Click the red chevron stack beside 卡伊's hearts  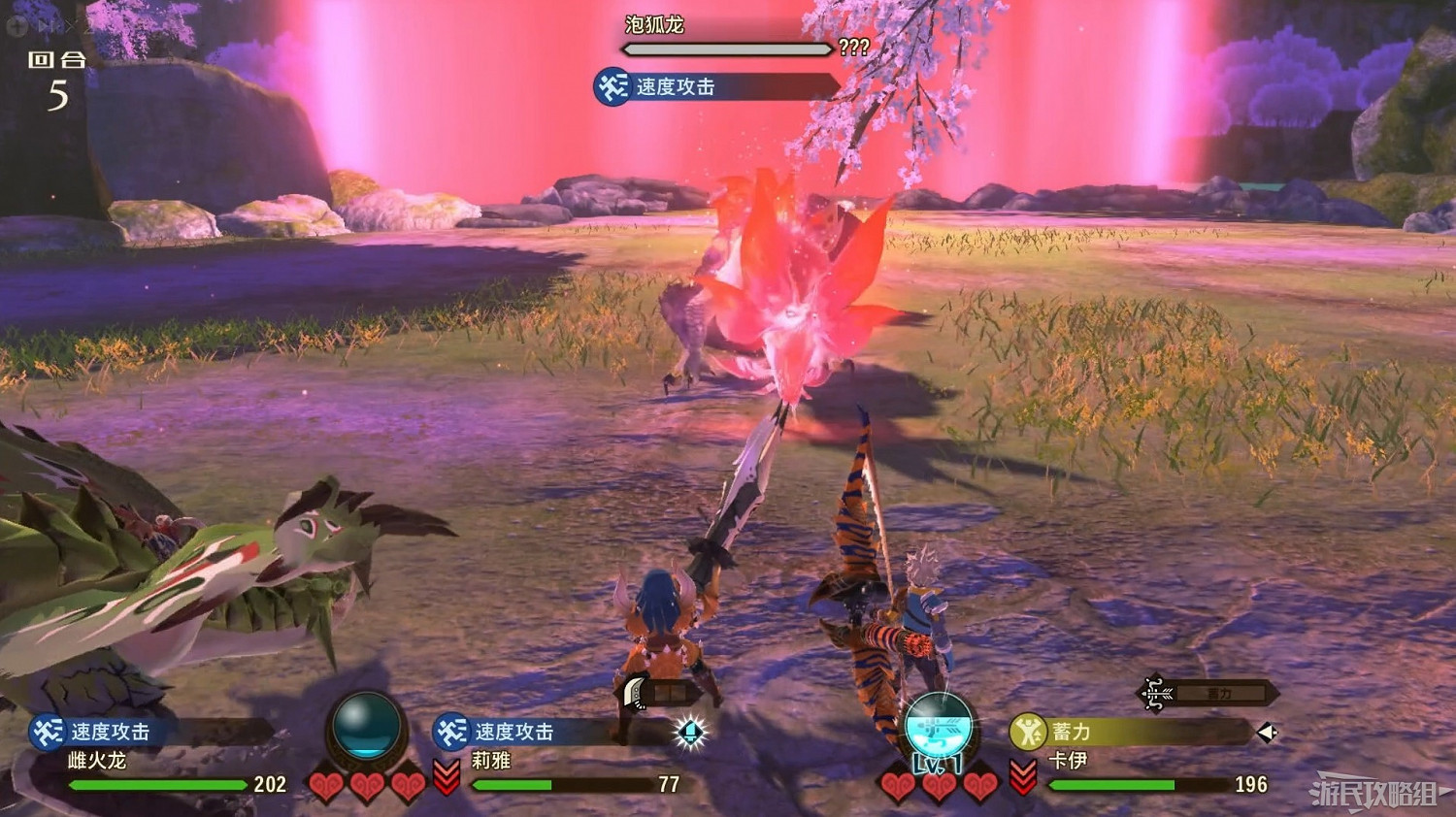point(1024,776)
